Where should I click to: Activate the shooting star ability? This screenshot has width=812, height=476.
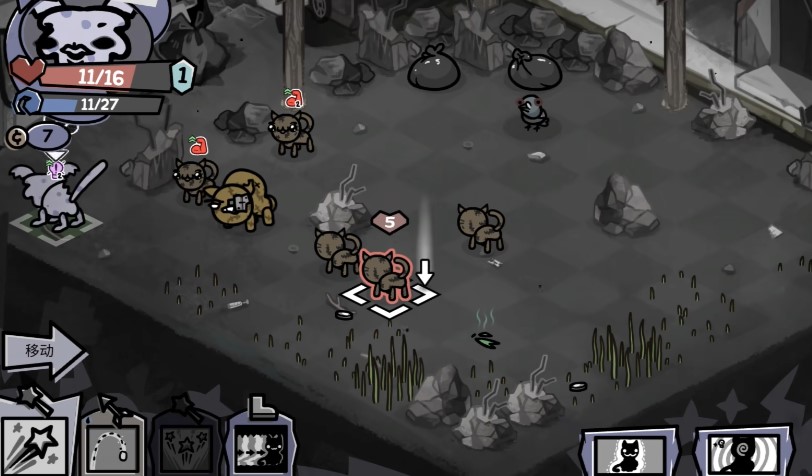coord(36,442)
